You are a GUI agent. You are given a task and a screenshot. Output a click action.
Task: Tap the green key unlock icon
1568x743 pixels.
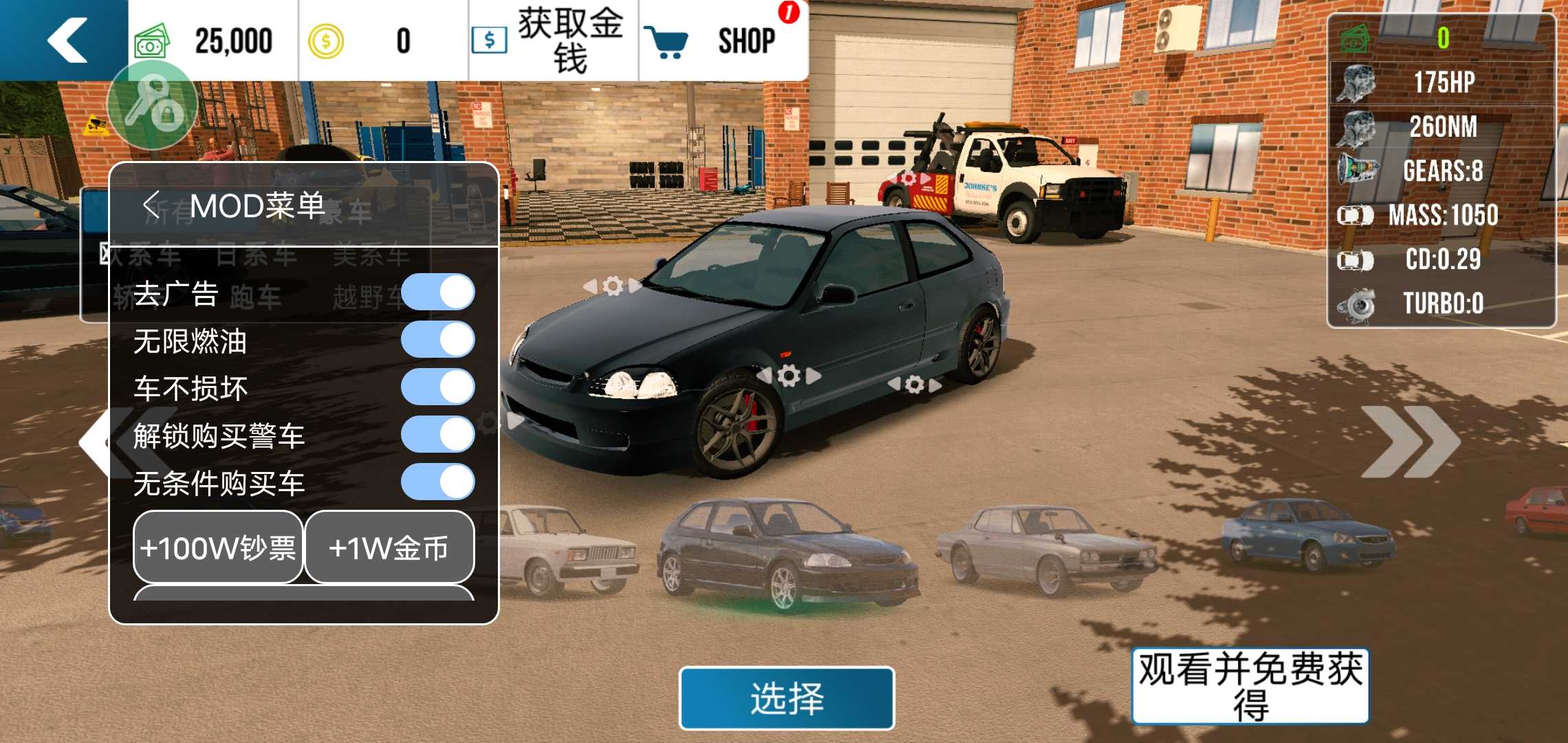tap(153, 105)
